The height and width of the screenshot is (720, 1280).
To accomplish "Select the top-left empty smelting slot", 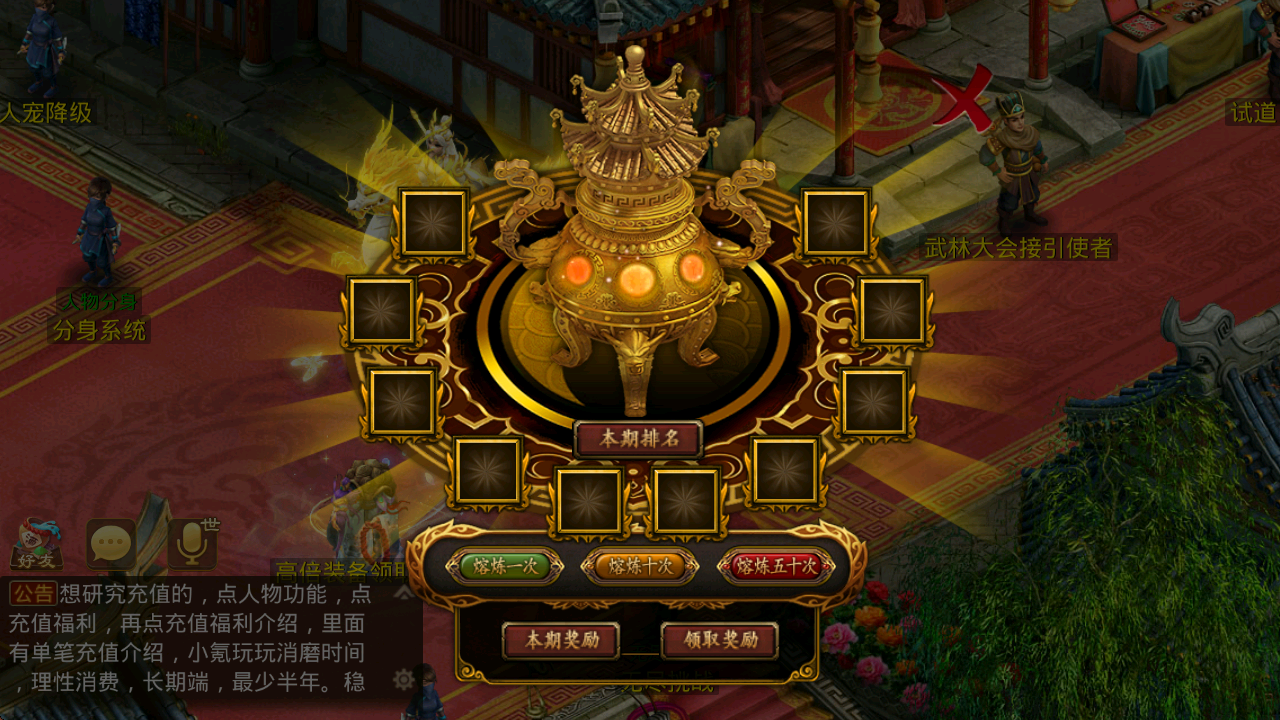I will (x=432, y=223).
